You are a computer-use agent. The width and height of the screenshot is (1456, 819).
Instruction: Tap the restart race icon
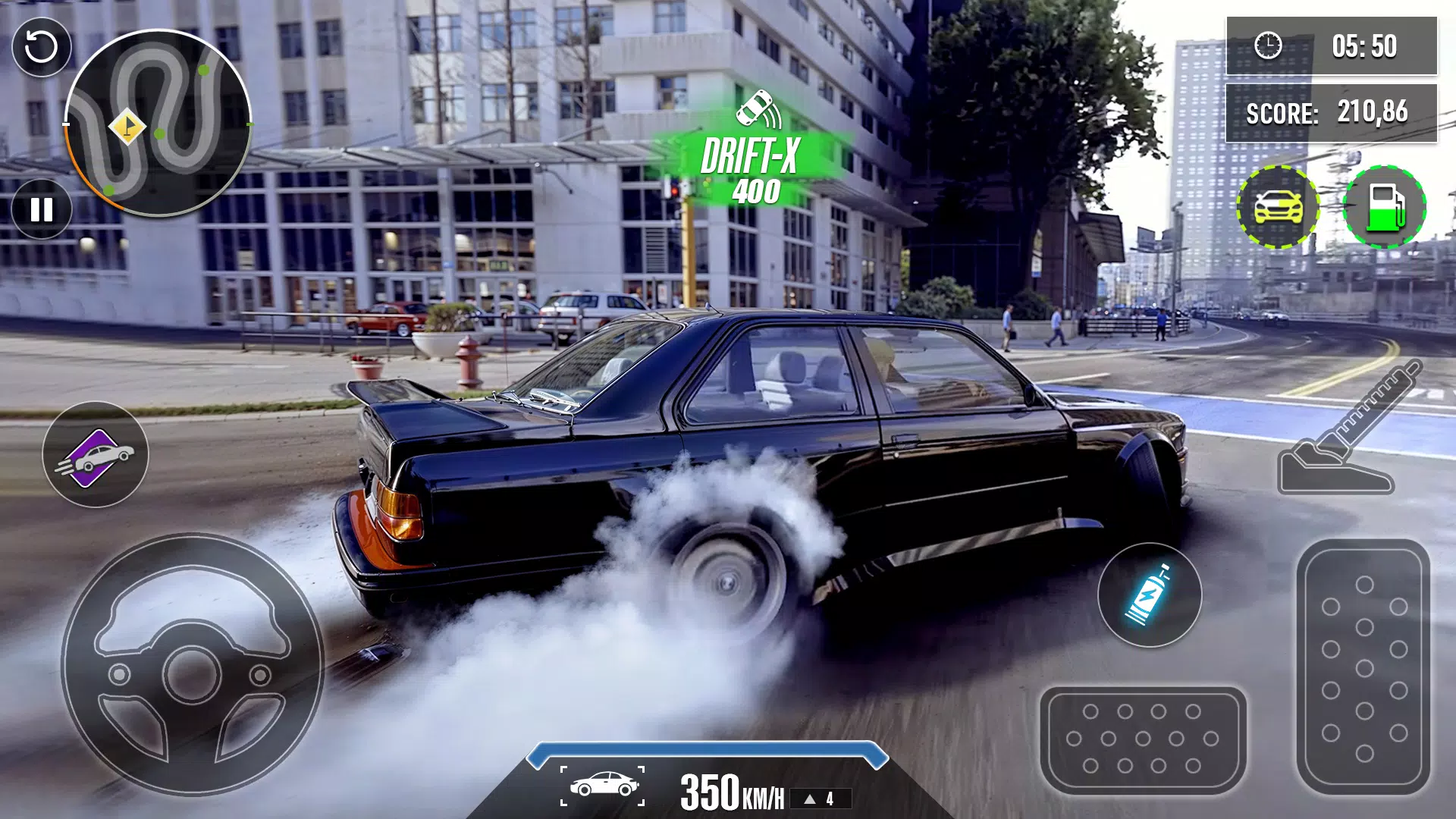42,45
